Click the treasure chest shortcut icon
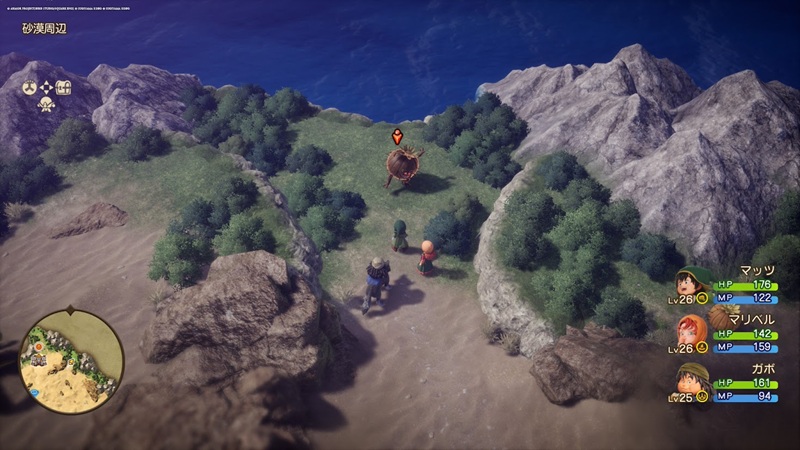 (x=64, y=86)
